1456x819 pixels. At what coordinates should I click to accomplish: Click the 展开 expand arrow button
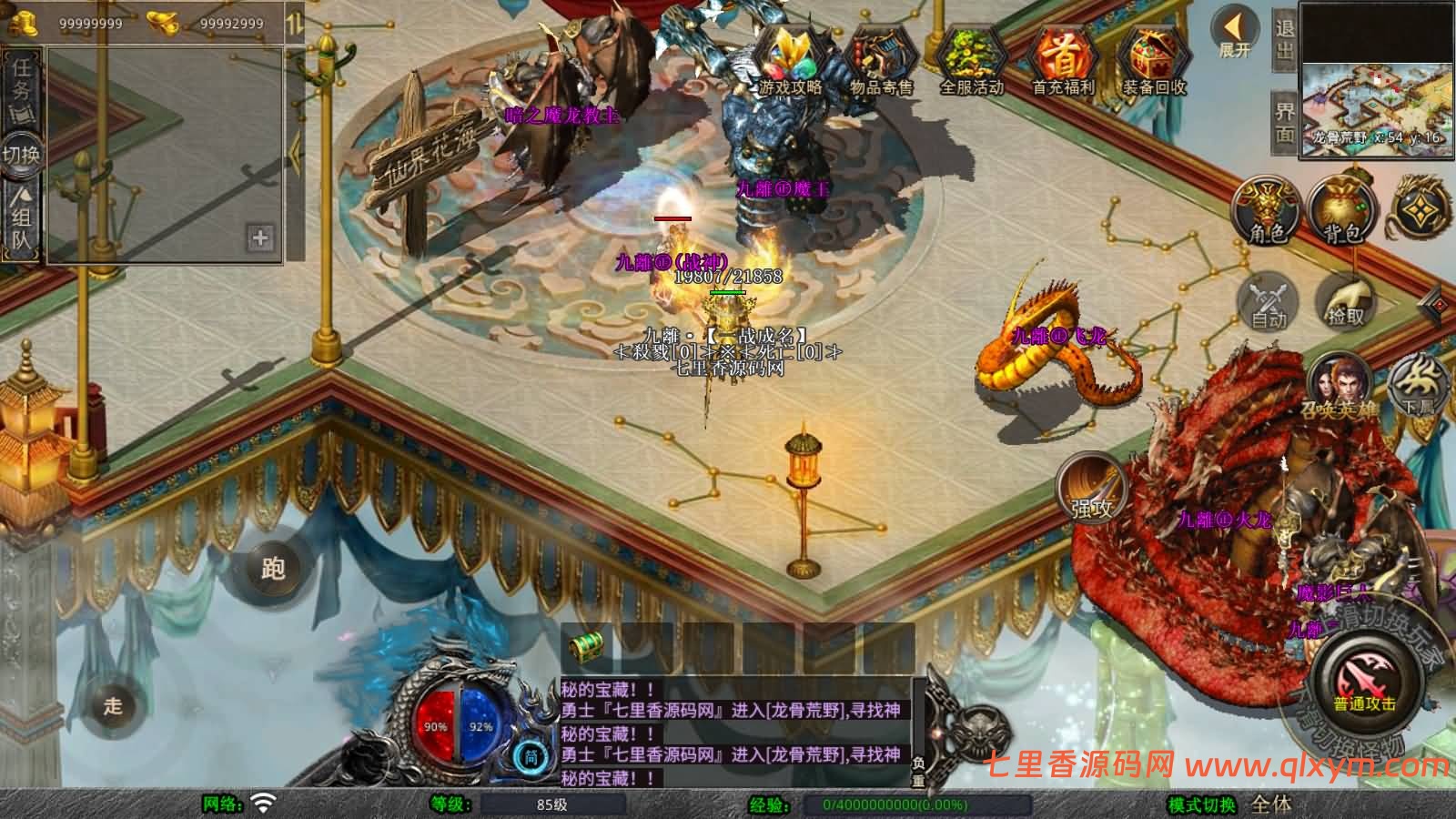coord(1235,35)
